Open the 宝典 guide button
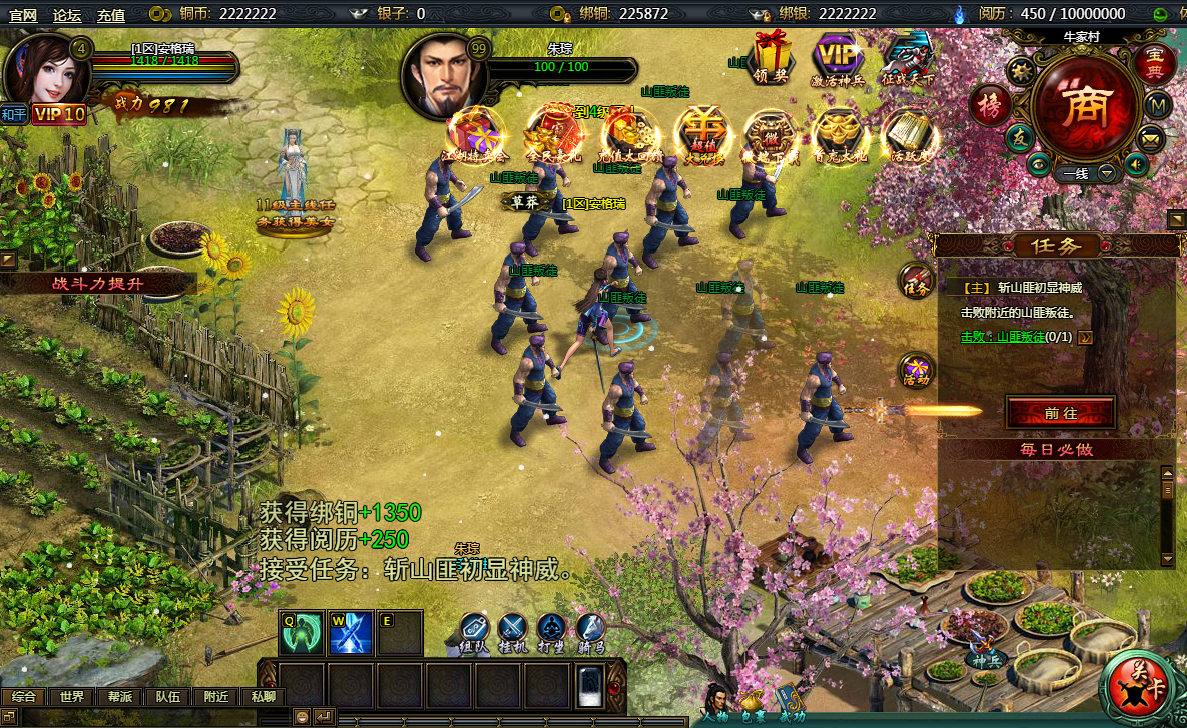 (x=1155, y=63)
